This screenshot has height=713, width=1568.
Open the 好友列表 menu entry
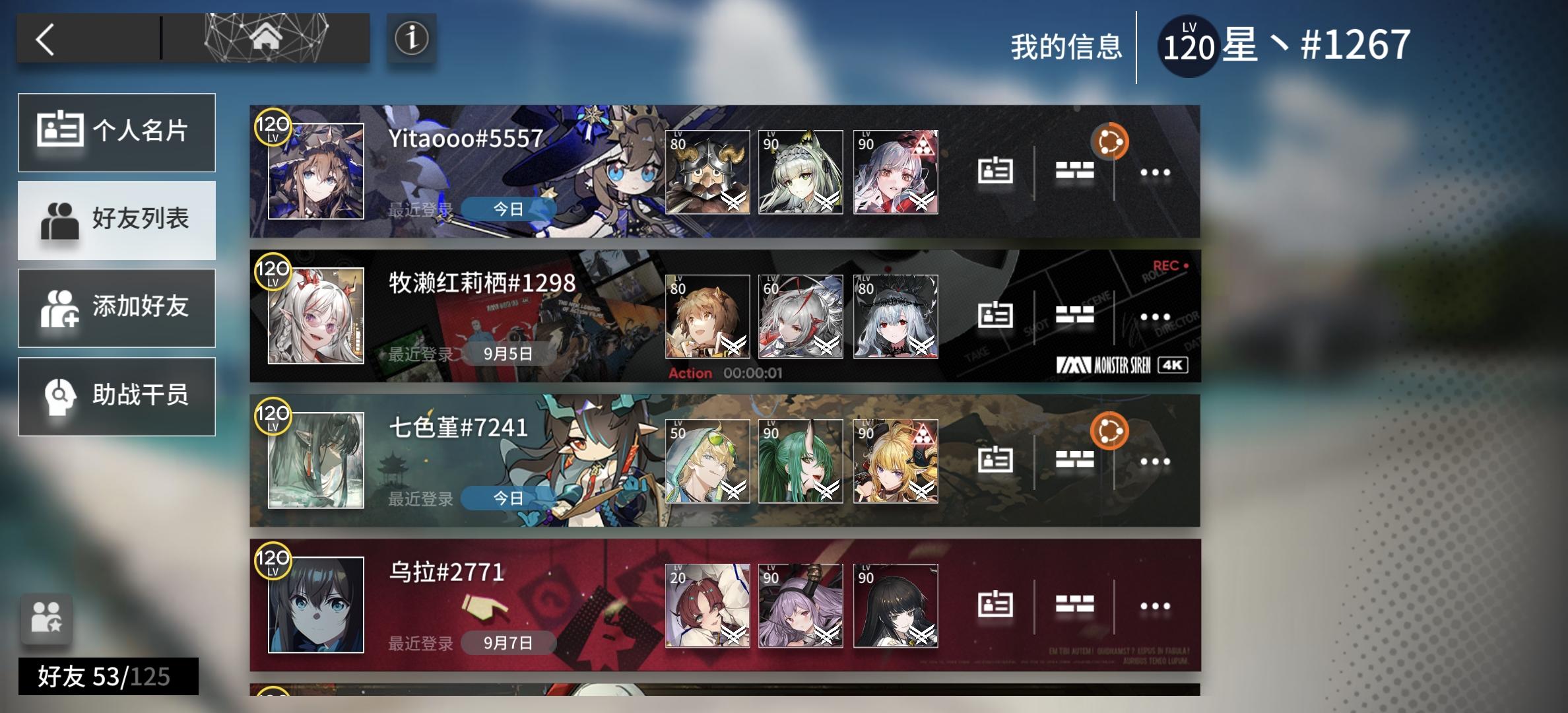[x=117, y=221]
